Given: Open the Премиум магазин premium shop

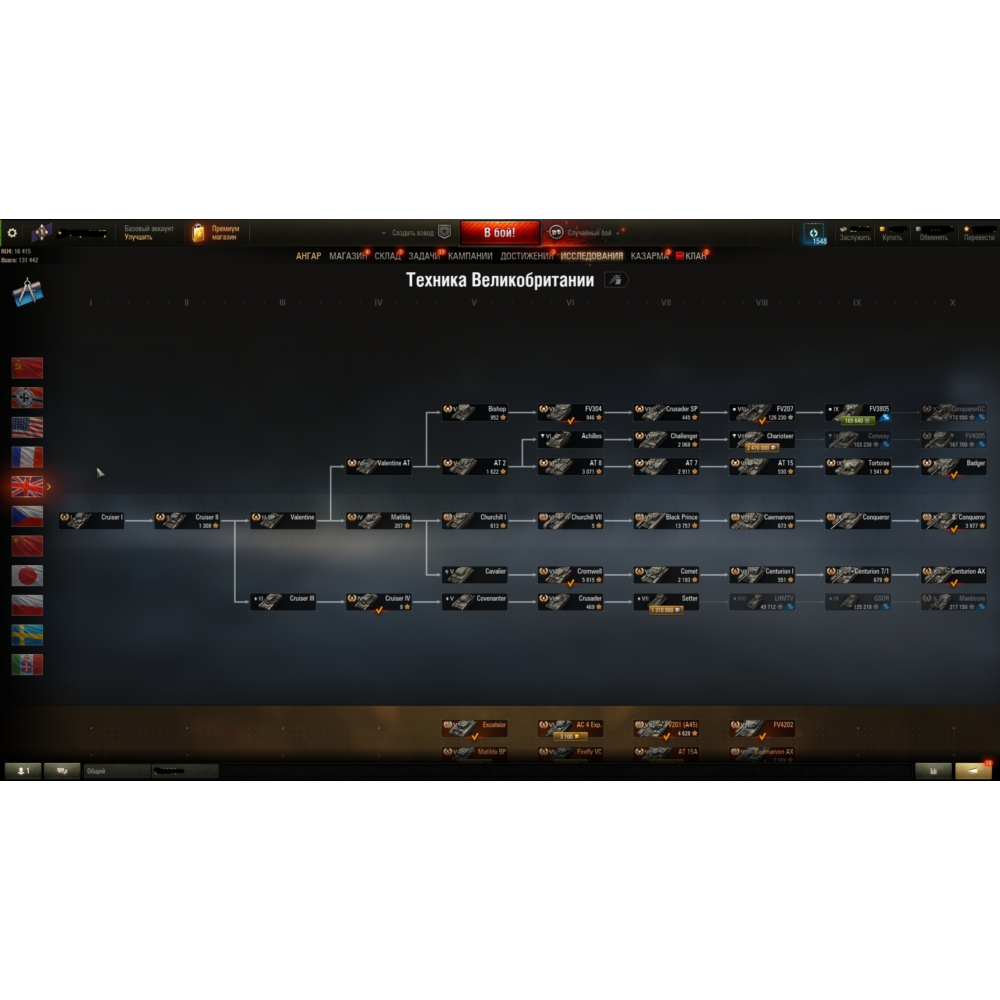Looking at the screenshot, I should (216, 233).
